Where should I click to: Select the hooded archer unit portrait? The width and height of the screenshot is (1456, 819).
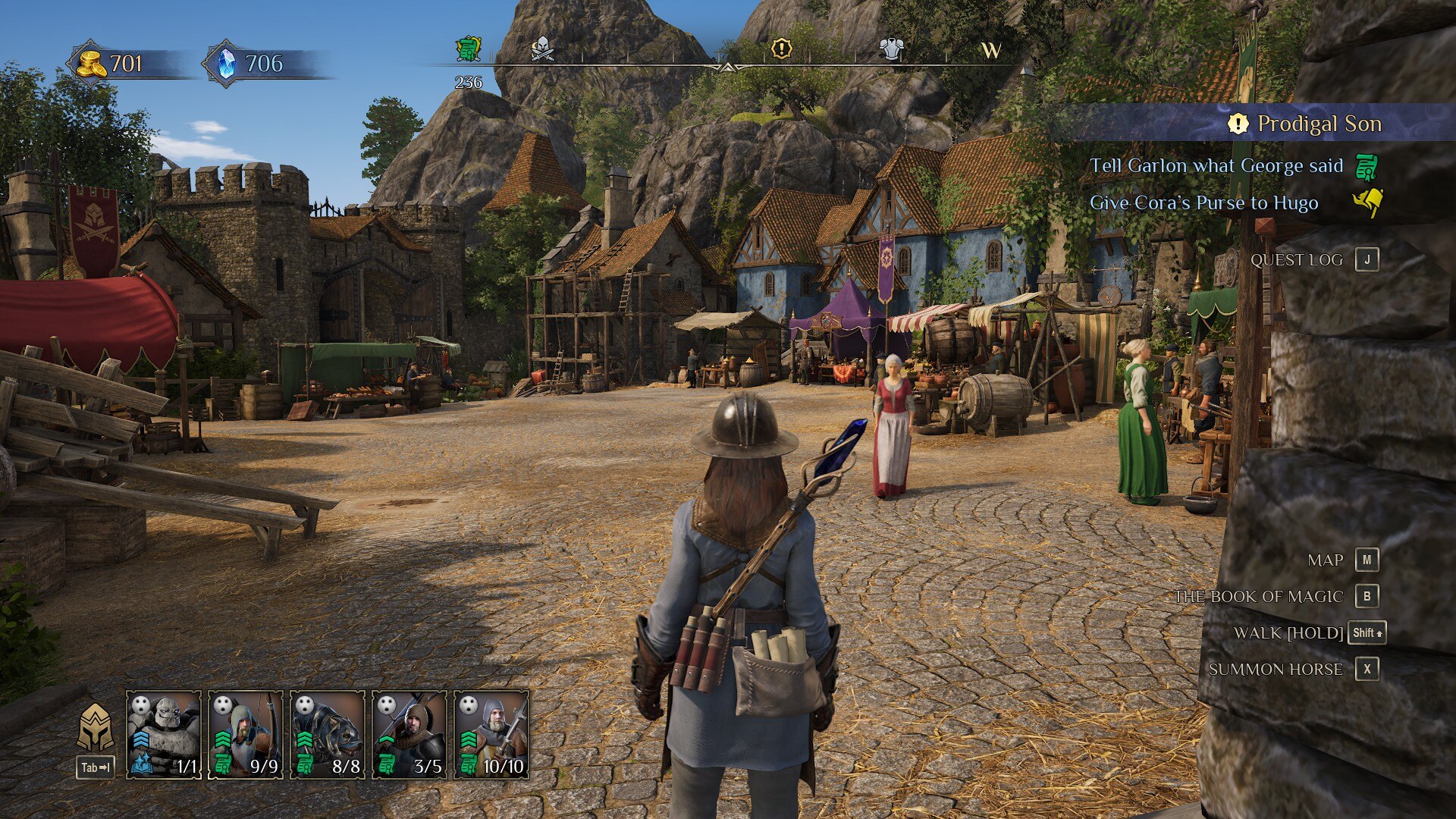tap(246, 734)
